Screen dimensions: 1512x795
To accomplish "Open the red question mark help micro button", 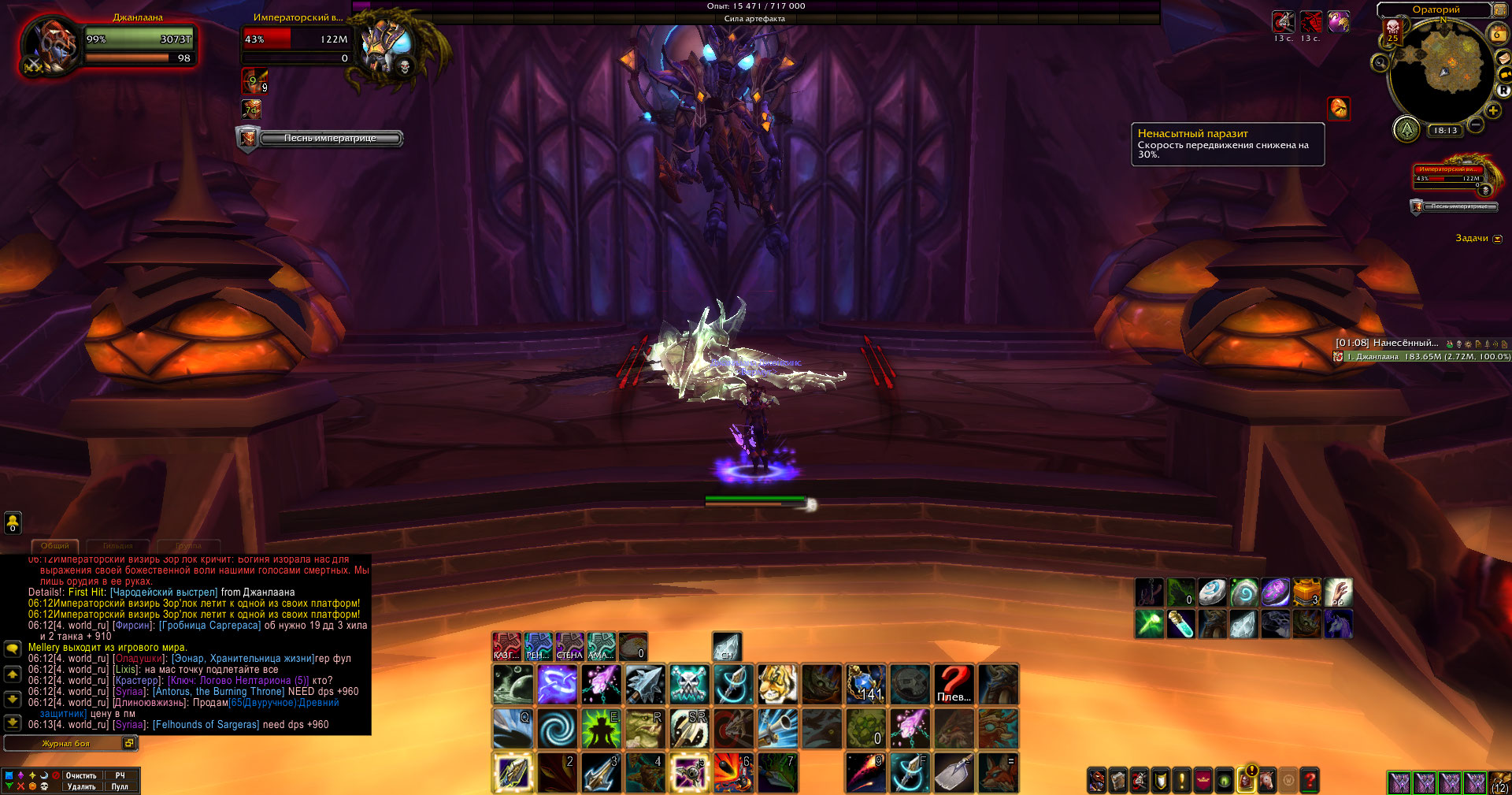I will [1310, 780].
